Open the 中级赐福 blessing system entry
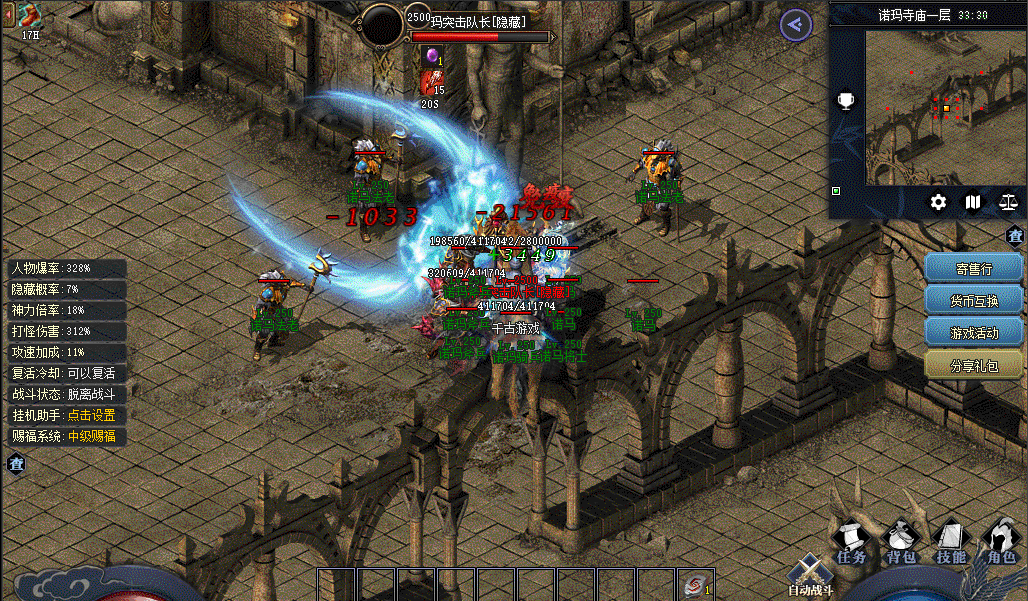The width and height of the screenshot is (1028, 601). click(91, 436)
